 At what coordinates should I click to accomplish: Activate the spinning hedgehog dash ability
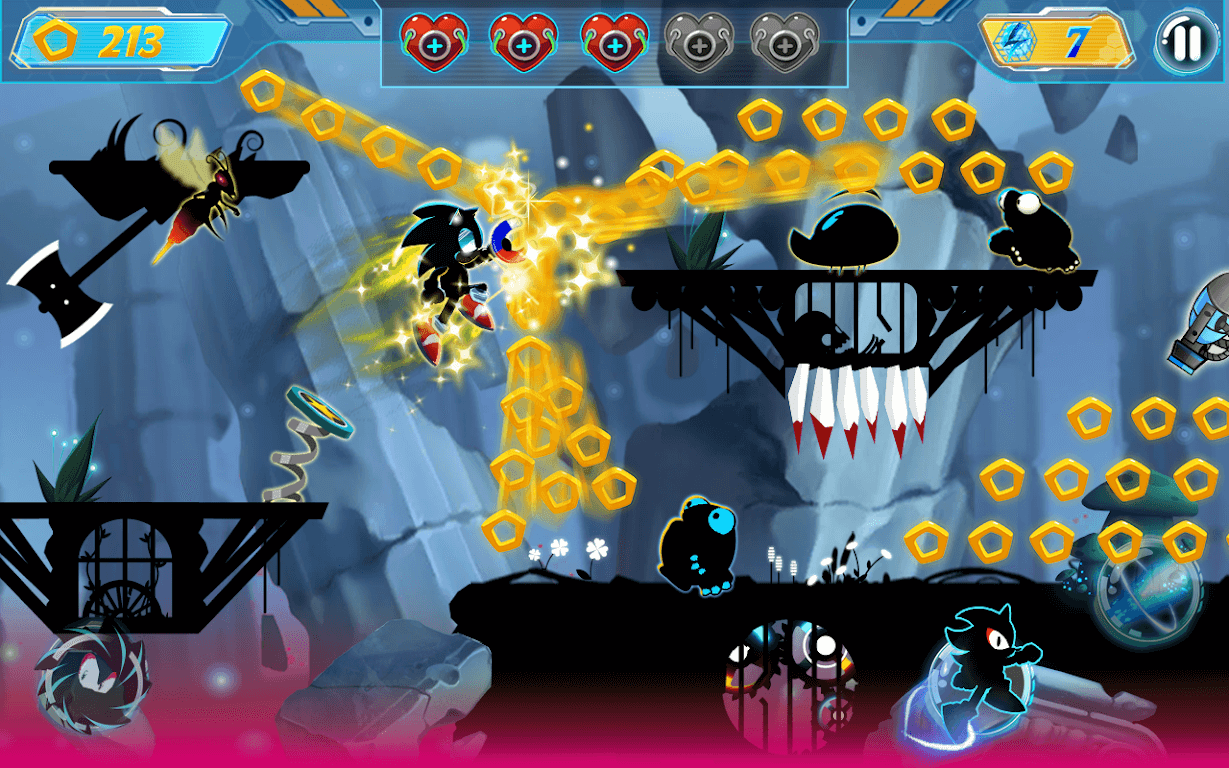(92, 682)
